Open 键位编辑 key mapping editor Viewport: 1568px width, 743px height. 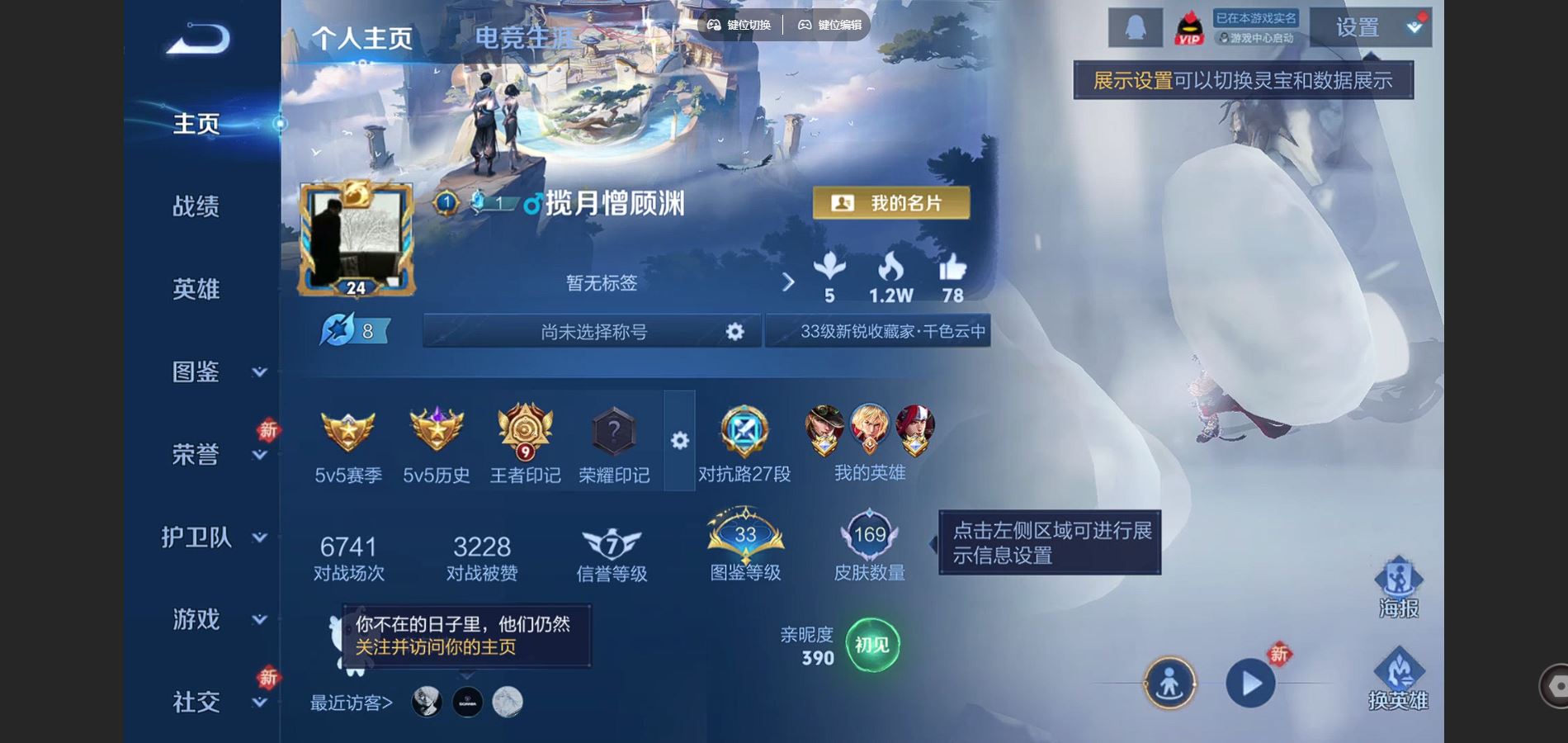point(829,25)
